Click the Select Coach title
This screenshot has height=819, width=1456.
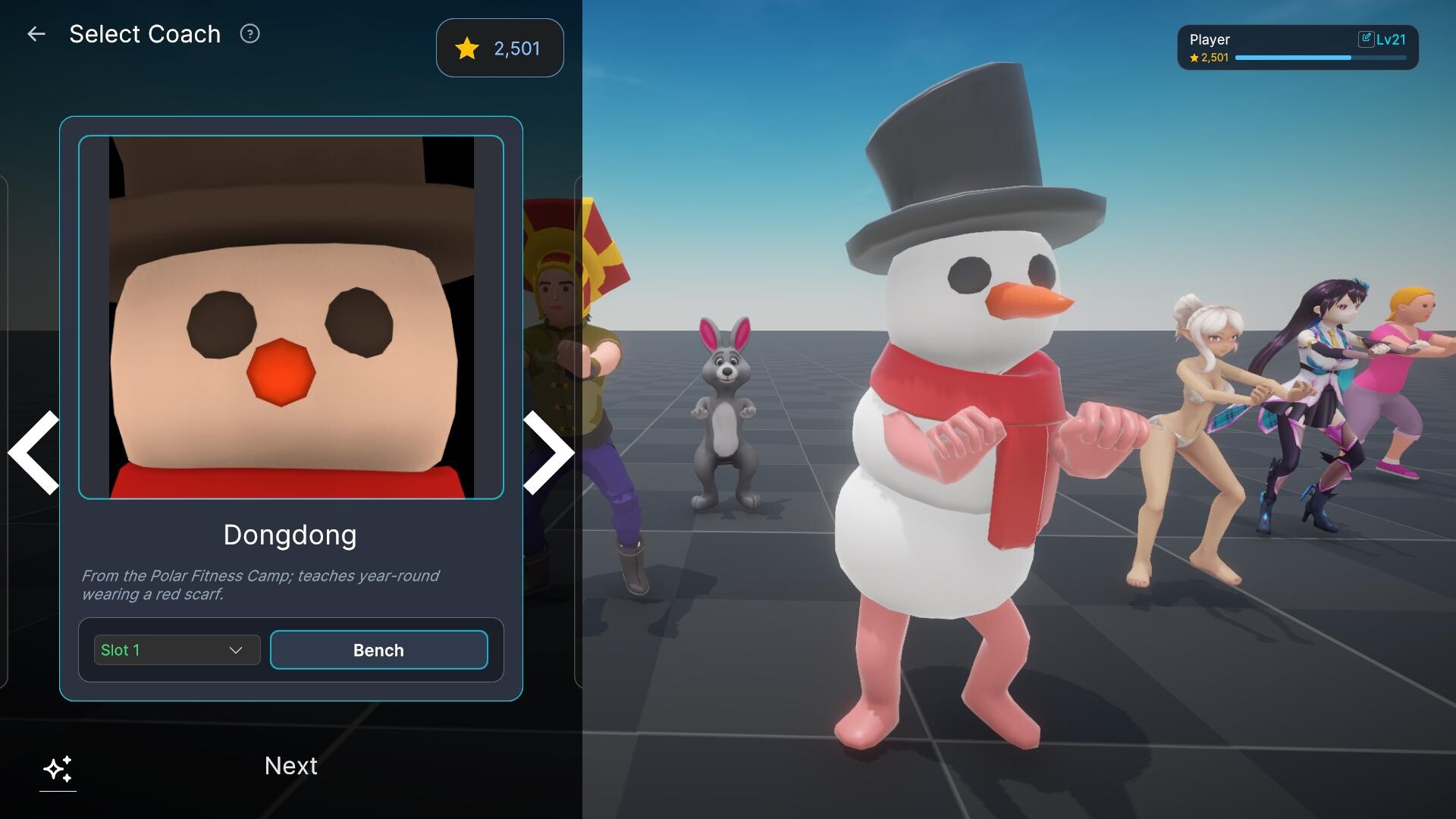[x=146, y=33]
